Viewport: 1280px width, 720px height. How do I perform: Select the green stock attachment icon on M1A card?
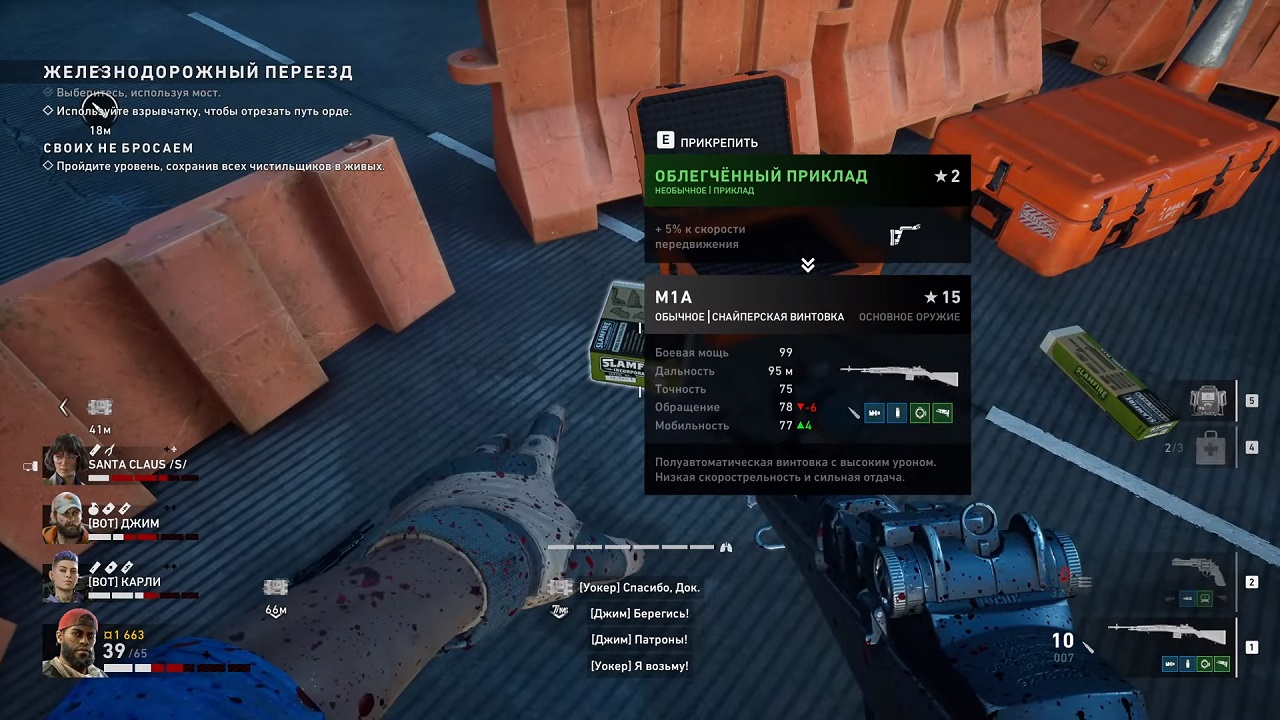pyautogui.click(x=941, y=412)
